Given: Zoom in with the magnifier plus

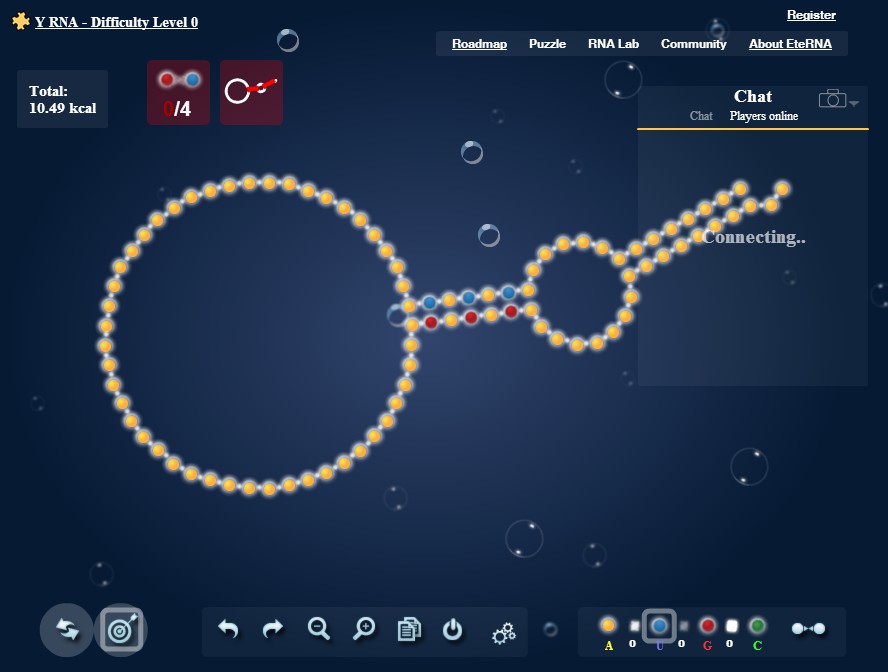Looking at the screenshot, I should 365,629.
